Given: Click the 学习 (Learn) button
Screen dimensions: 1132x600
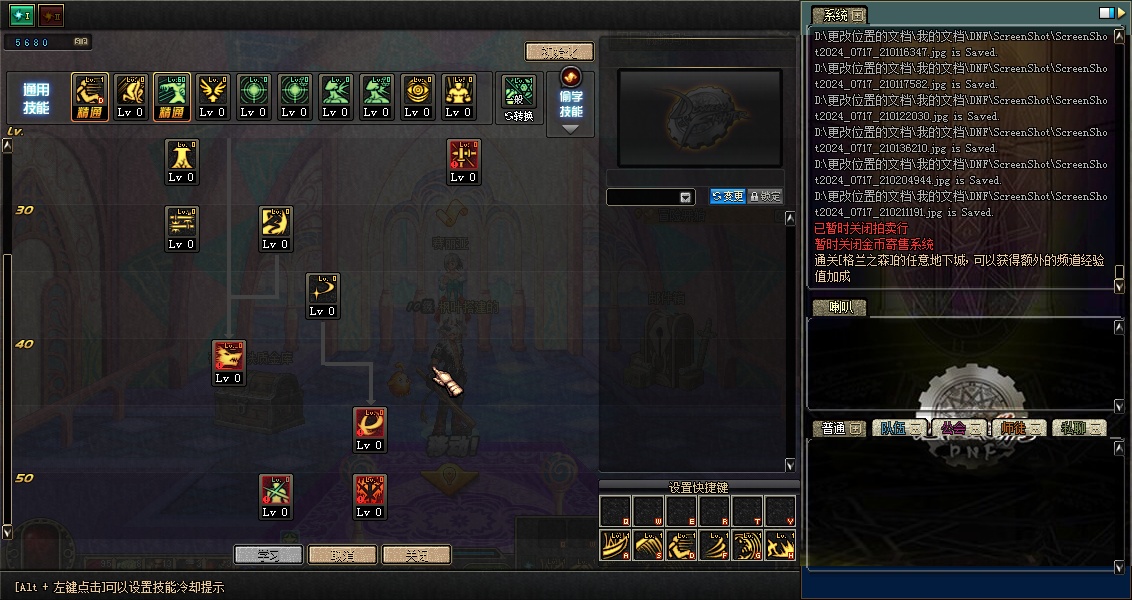Looking at the screenshot, I should point(268,554).
